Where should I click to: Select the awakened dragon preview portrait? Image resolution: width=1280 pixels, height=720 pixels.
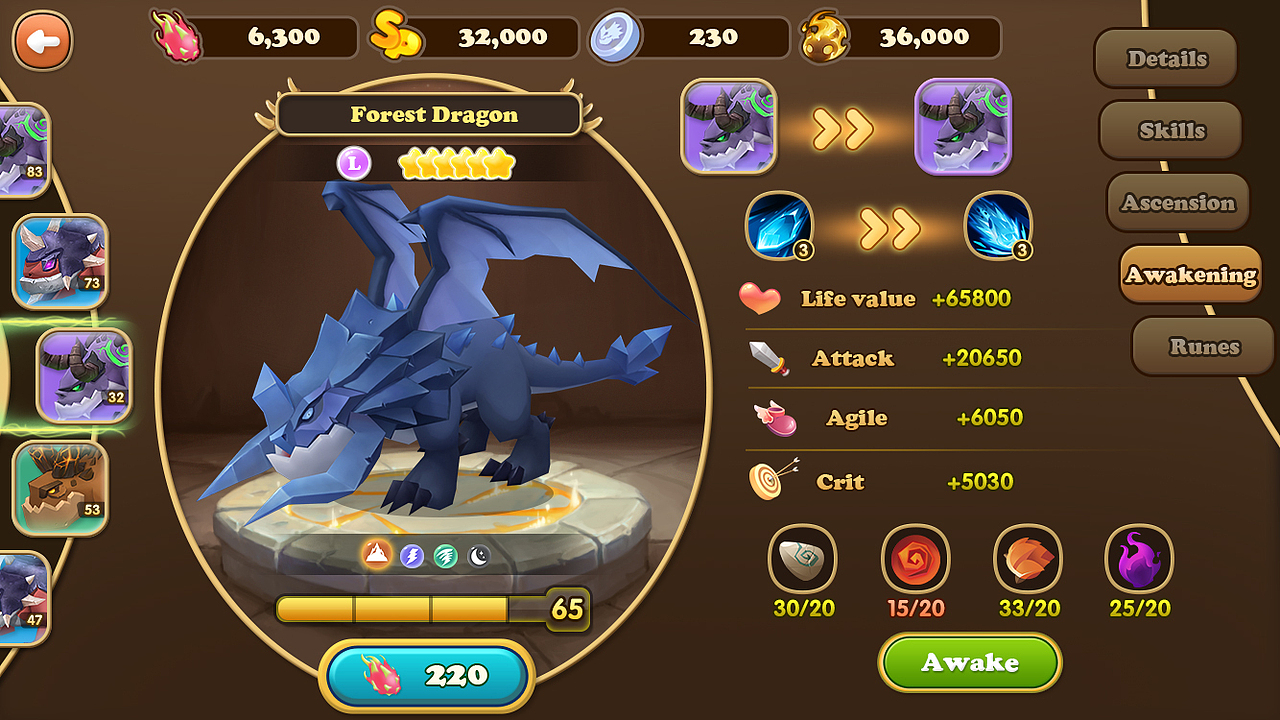click(961, 125)
